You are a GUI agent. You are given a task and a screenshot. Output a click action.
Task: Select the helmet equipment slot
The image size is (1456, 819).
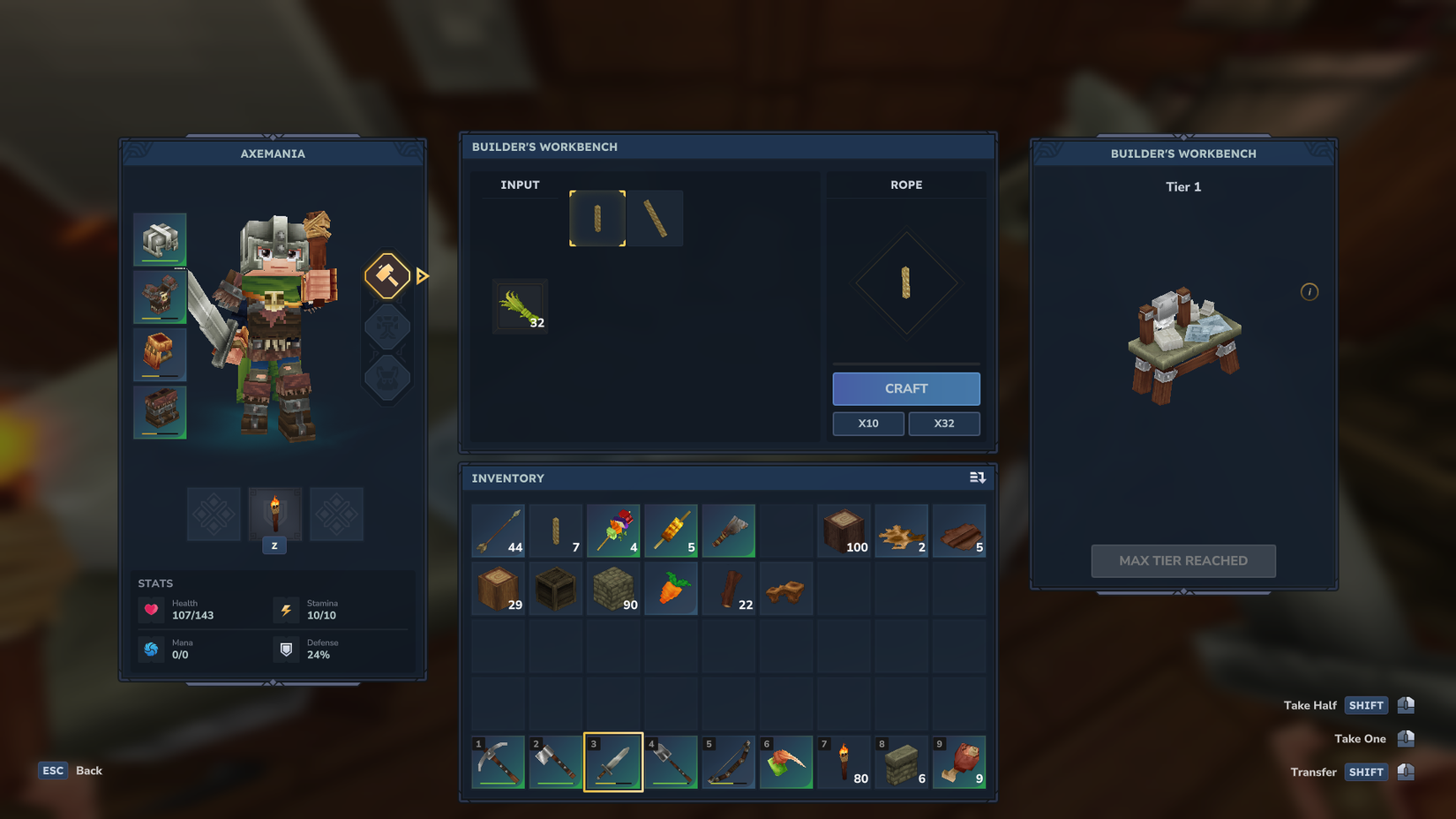click(160, 239)
